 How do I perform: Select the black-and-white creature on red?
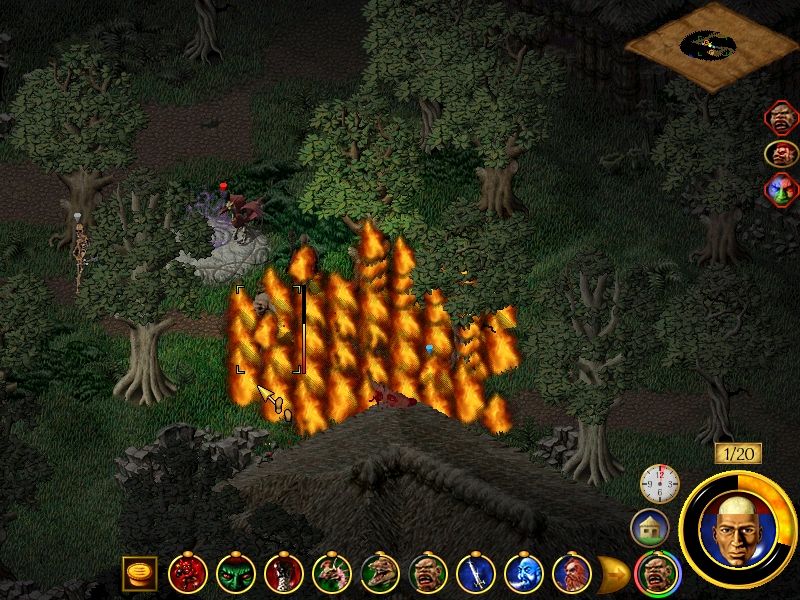tap(284, 573)
